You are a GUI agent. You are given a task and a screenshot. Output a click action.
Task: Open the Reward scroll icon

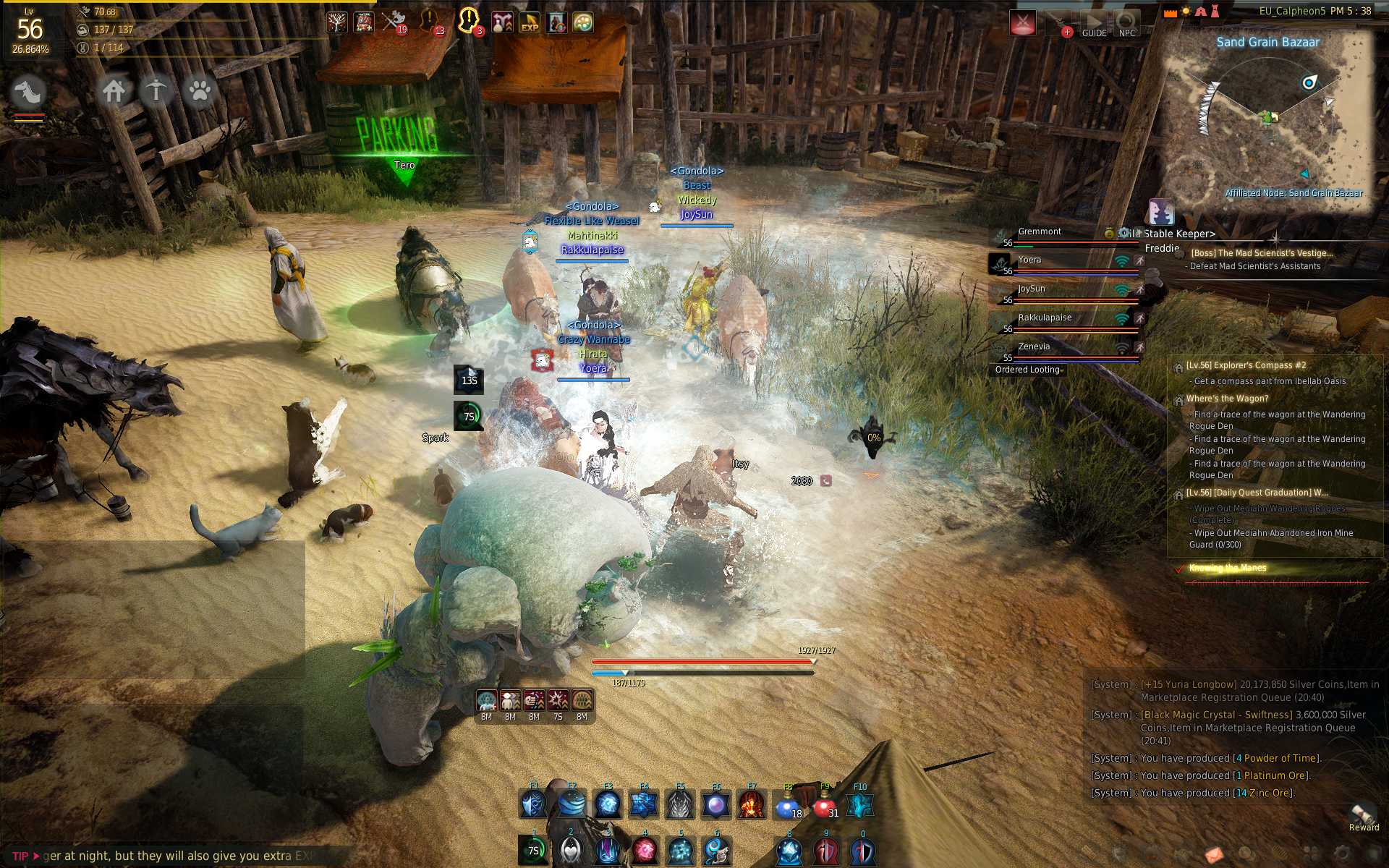pos(1363,815)
